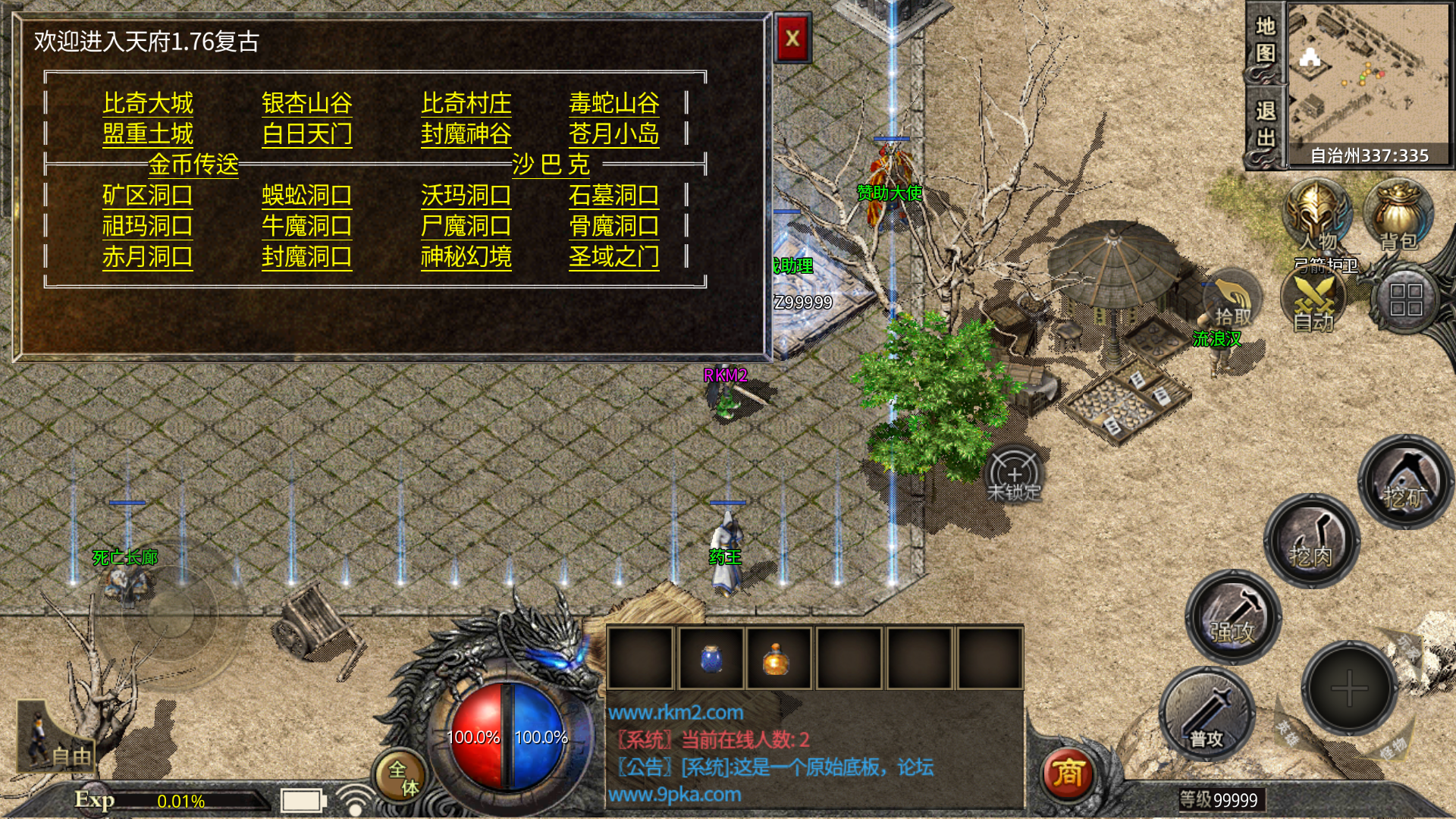Teleport to 比奇大城
Viewport: 1456px width, 819px height.
tap(148, 103)
